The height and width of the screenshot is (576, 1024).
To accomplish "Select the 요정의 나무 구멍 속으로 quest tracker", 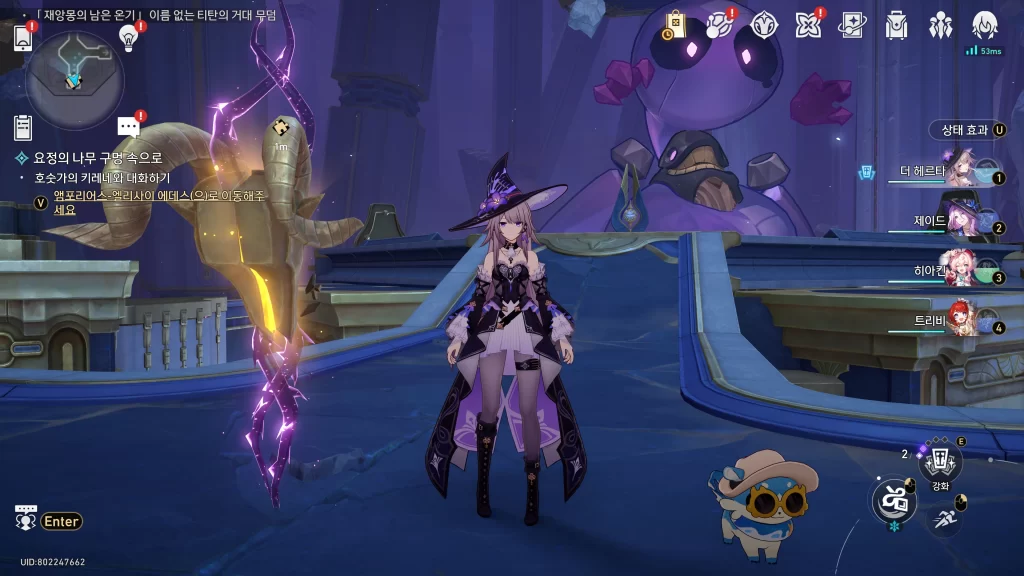I will click(97, 158).
